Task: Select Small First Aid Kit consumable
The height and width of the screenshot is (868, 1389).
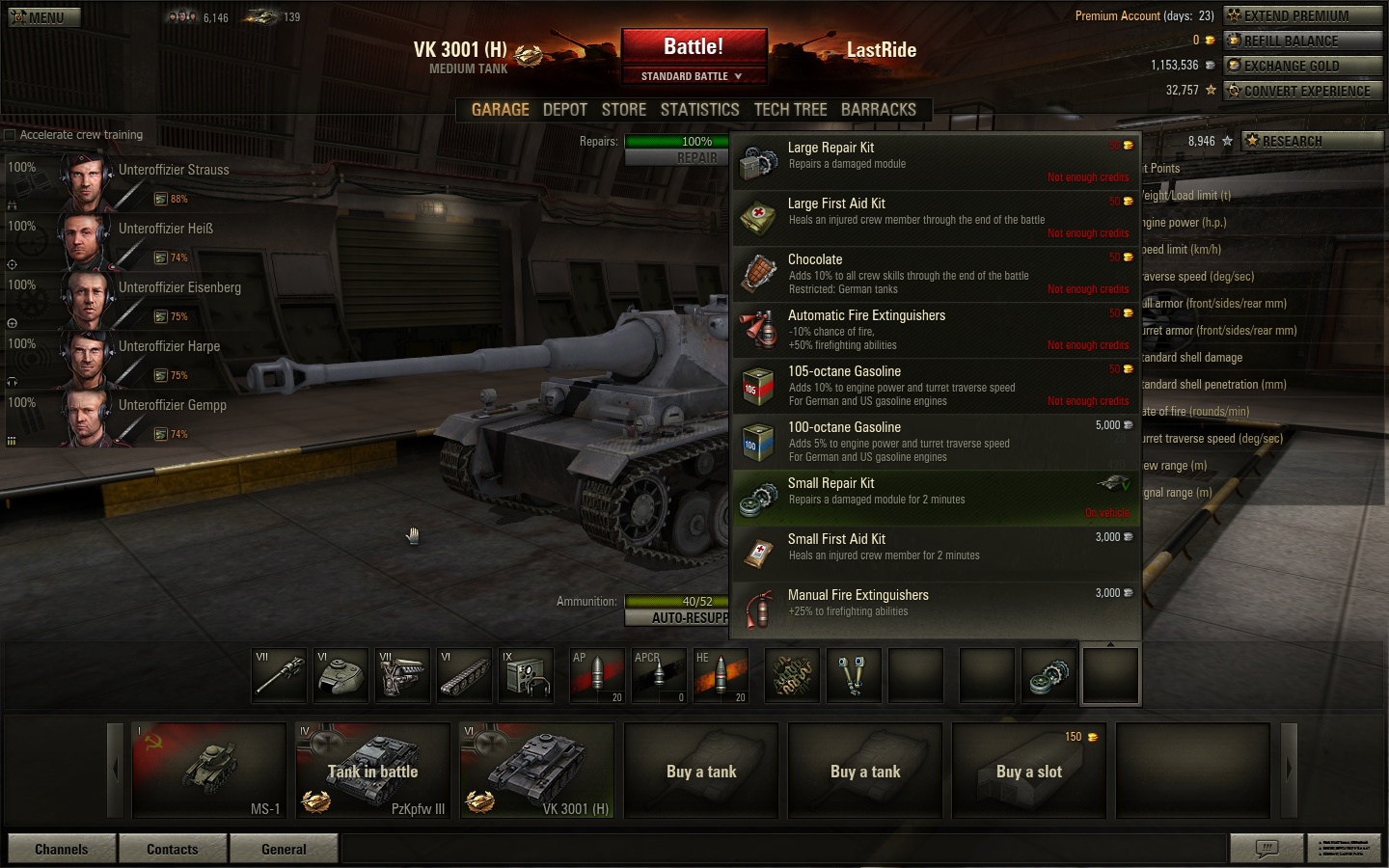Action: coord(934,554)
